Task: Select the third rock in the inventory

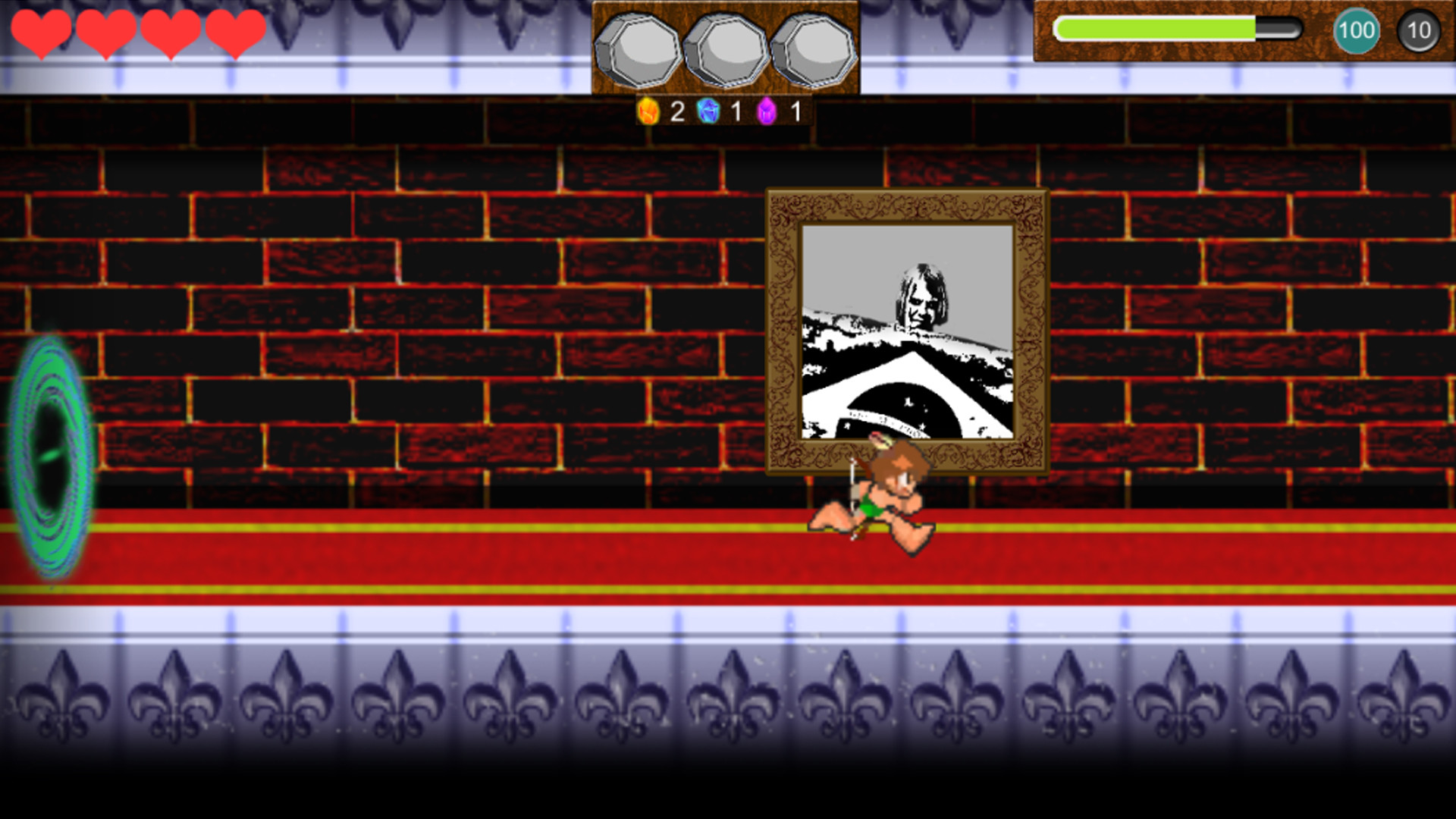Action: tap(813, 49)
